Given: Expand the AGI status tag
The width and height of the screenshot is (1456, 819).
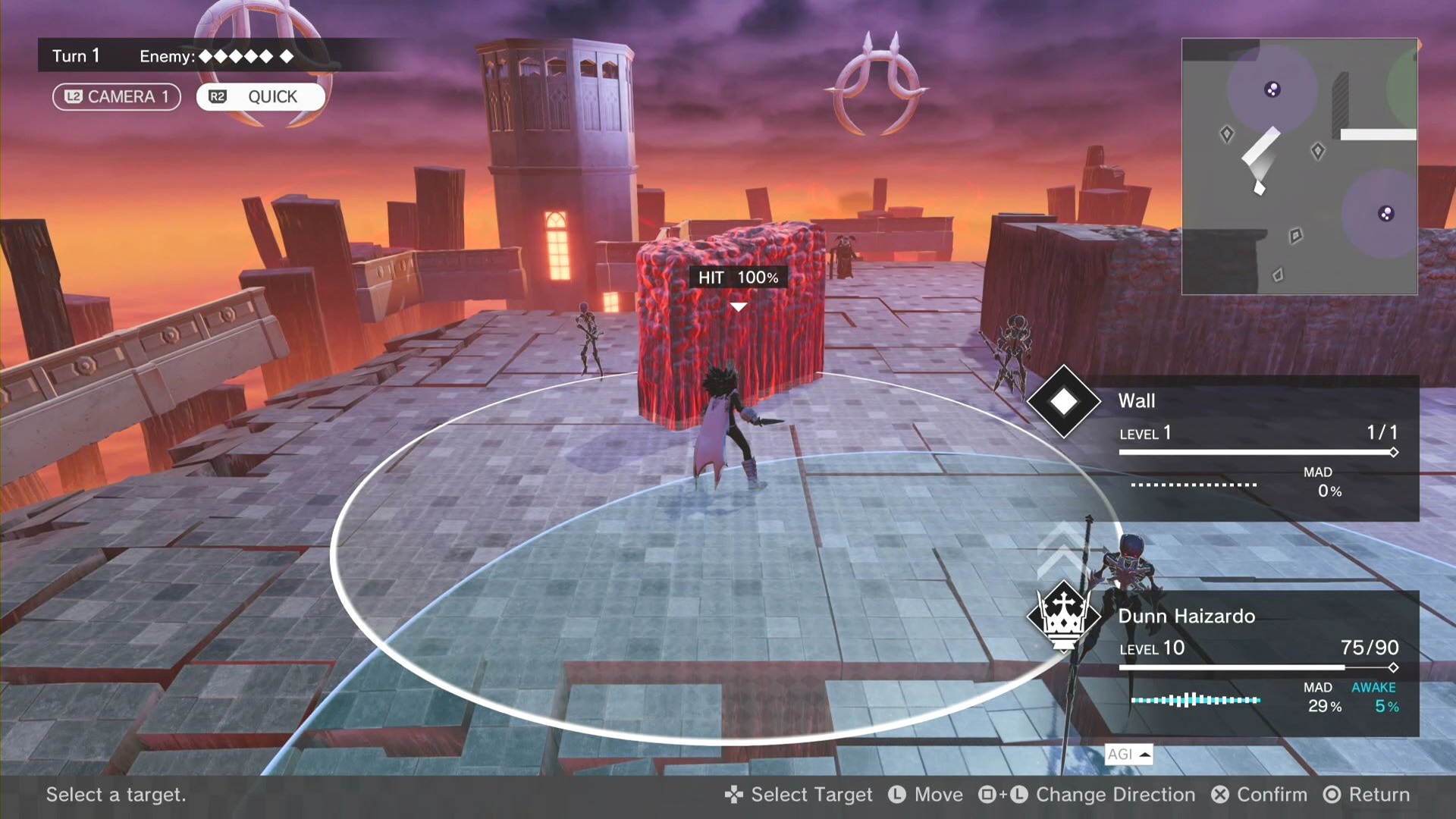Looking at the screenshot, I should [1128, 754].
